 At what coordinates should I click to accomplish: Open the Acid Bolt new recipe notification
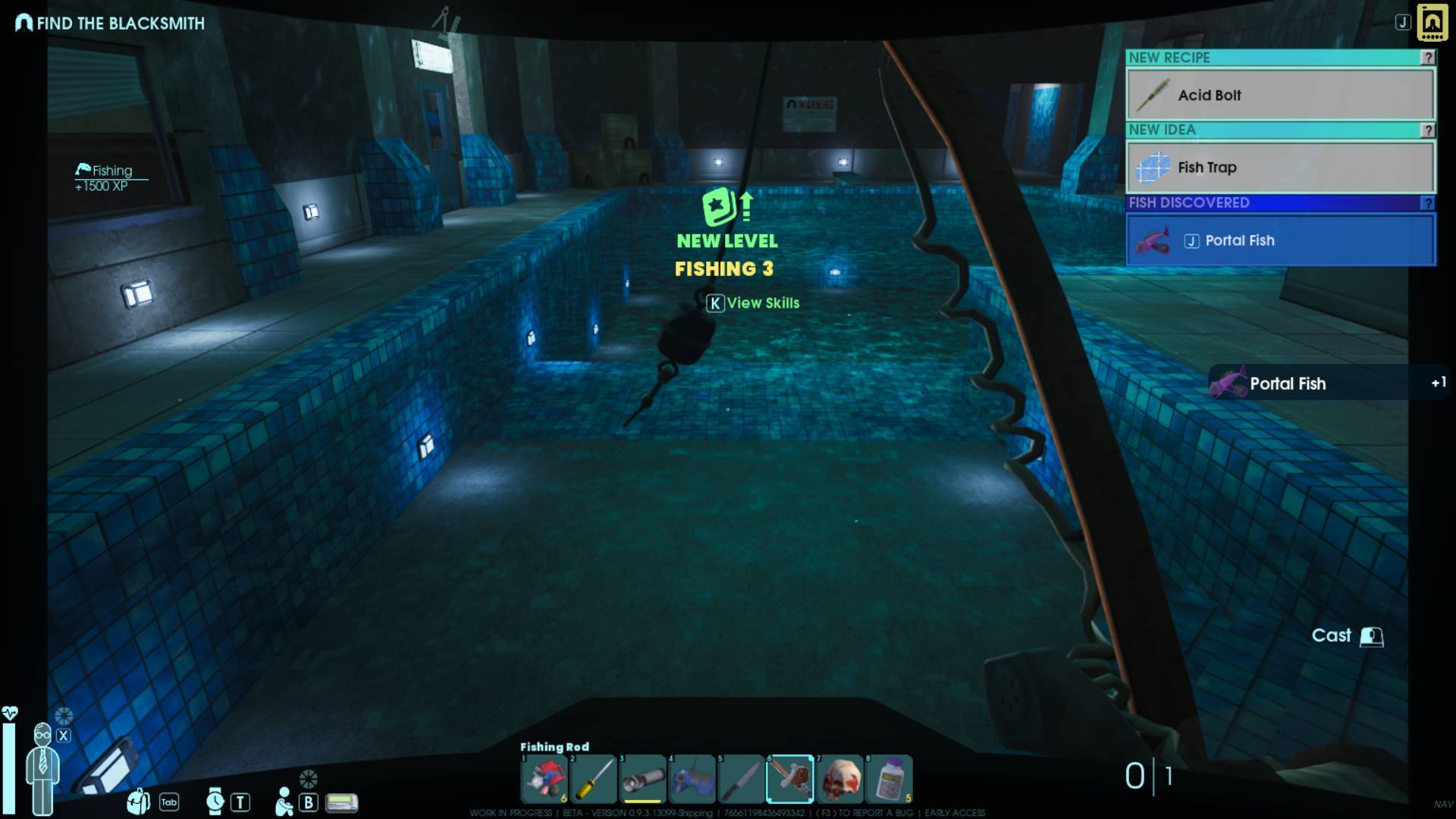point(1280,95)
